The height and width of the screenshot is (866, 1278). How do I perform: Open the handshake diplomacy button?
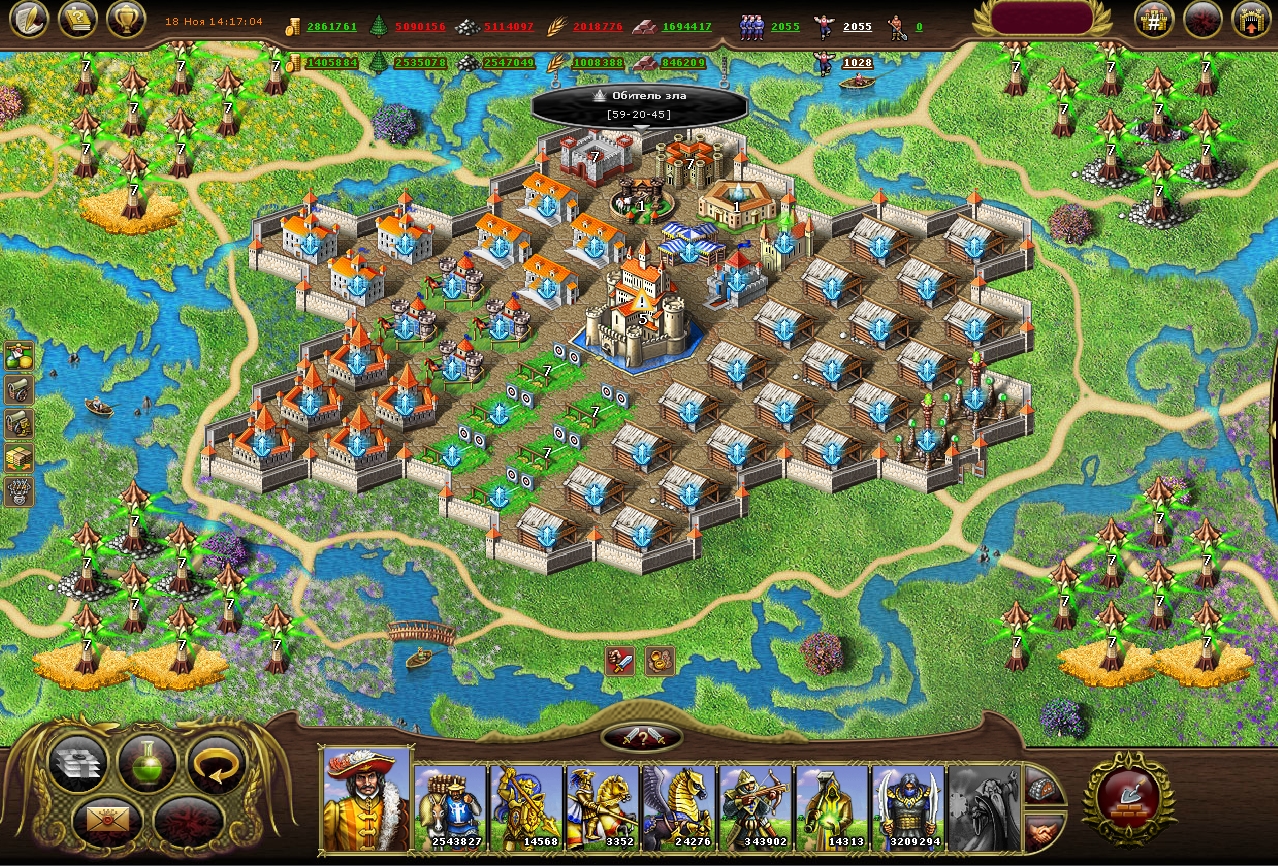[x=1044, y=831]
